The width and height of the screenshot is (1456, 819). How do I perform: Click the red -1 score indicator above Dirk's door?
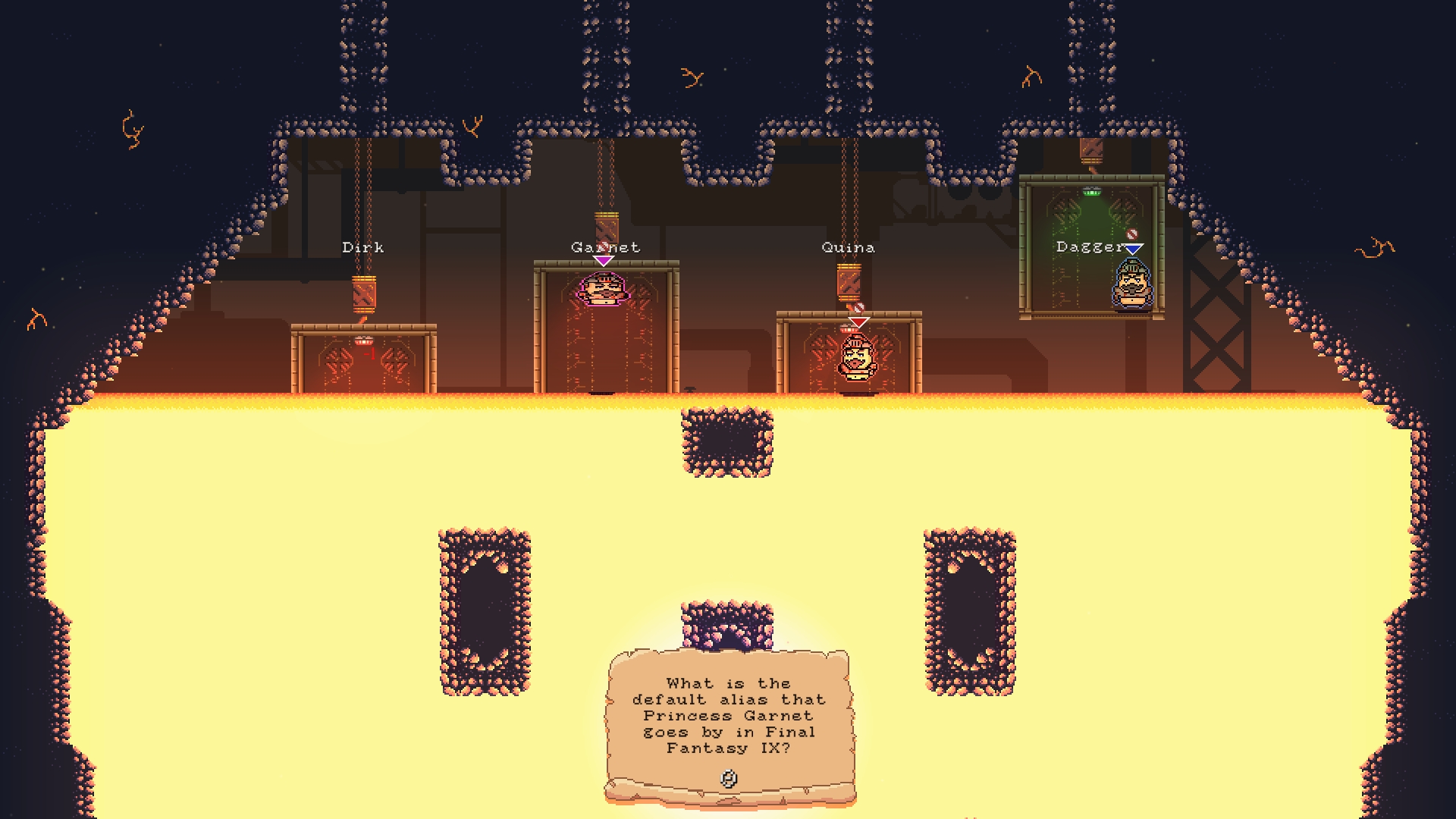click(x=369, y=353)
